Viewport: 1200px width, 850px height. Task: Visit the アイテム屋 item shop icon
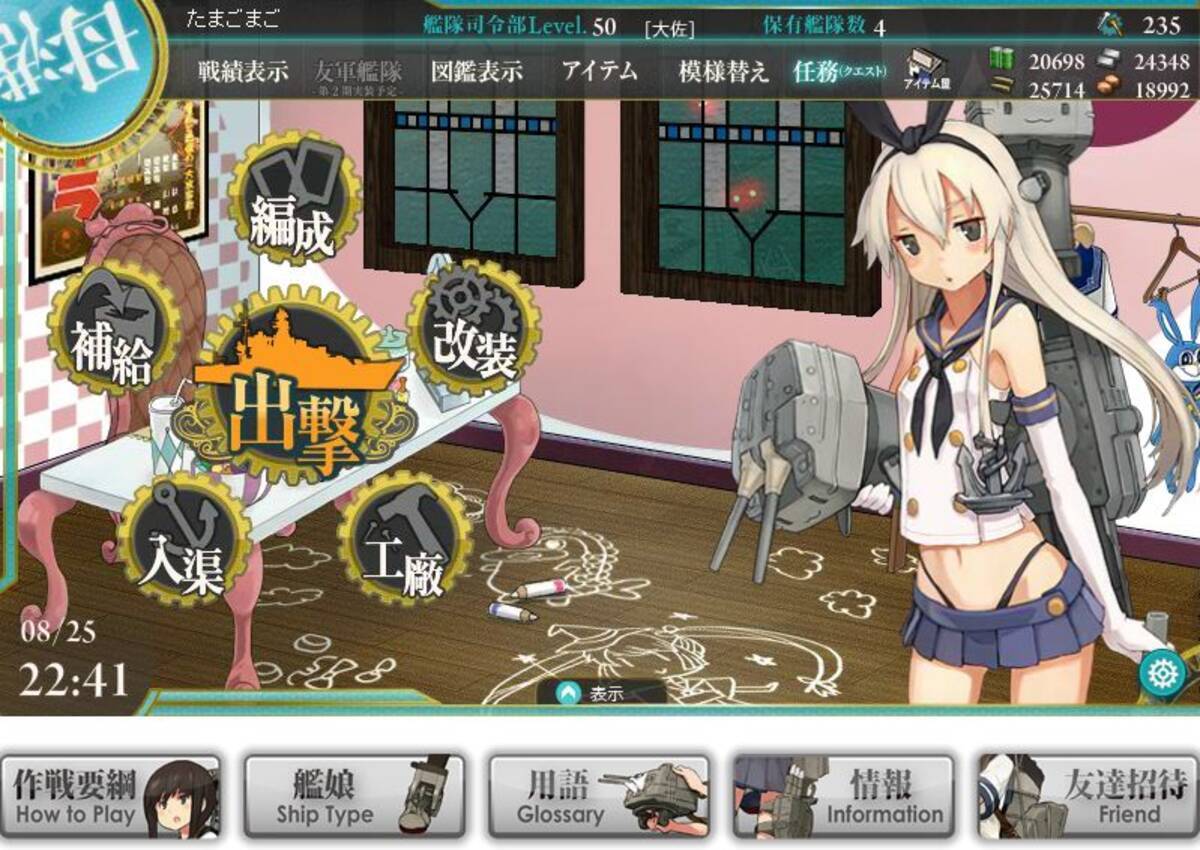(927, 71)
